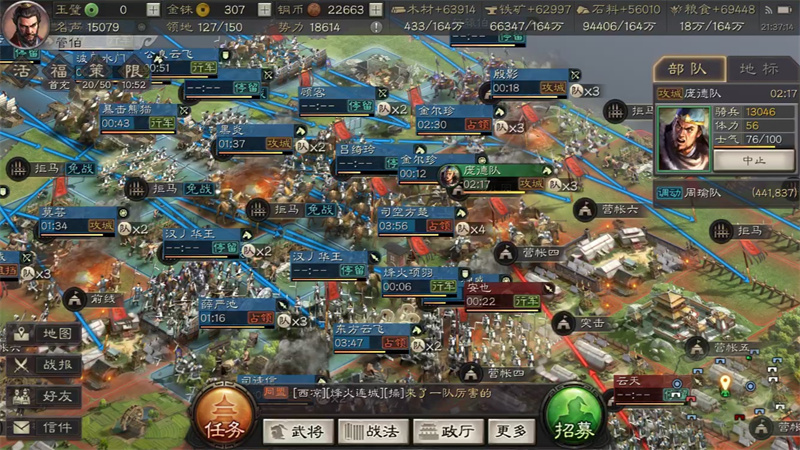Open the 好友 friends list
This screenshot has width=800, height=450.
pos(45,396)
